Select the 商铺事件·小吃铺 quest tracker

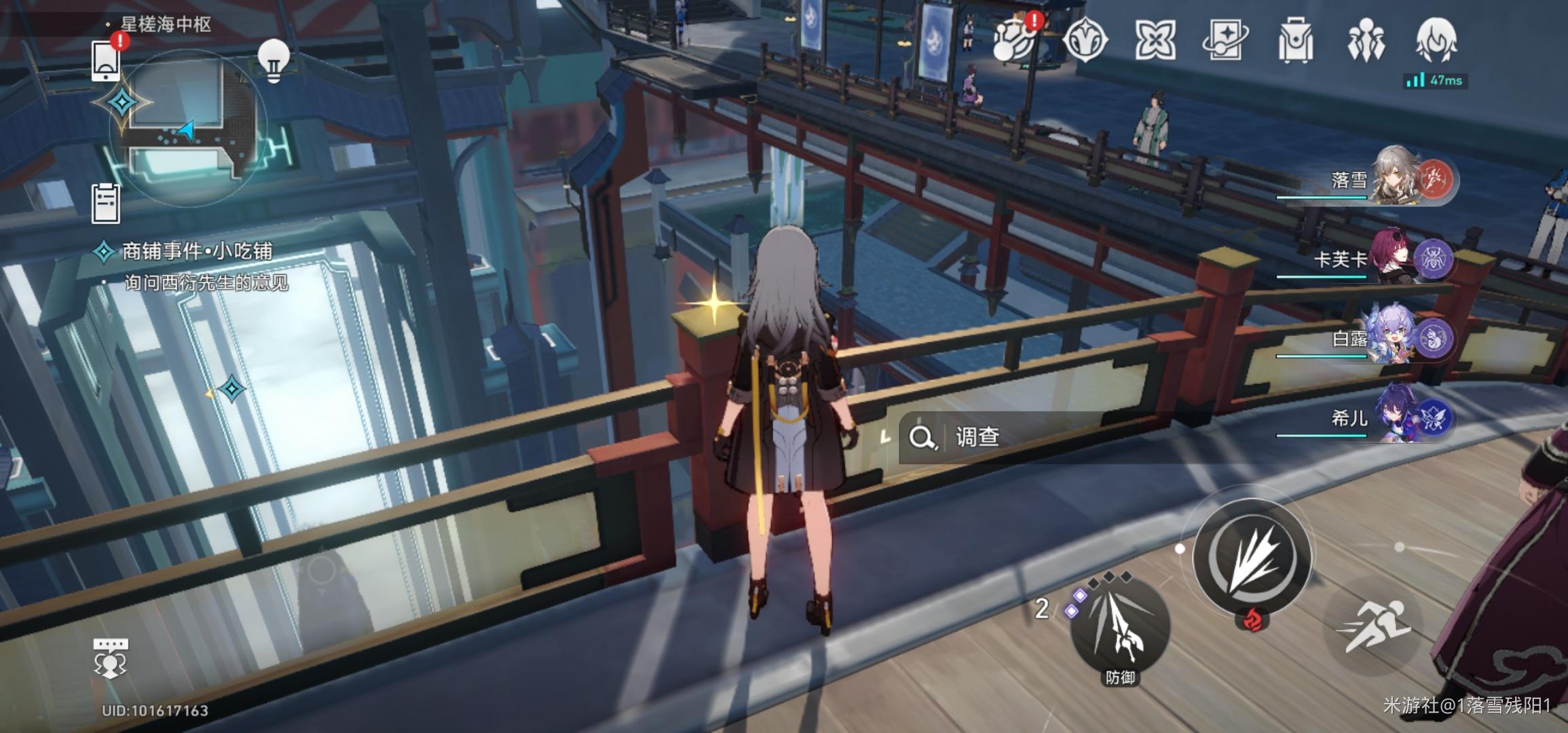[197, 252]
